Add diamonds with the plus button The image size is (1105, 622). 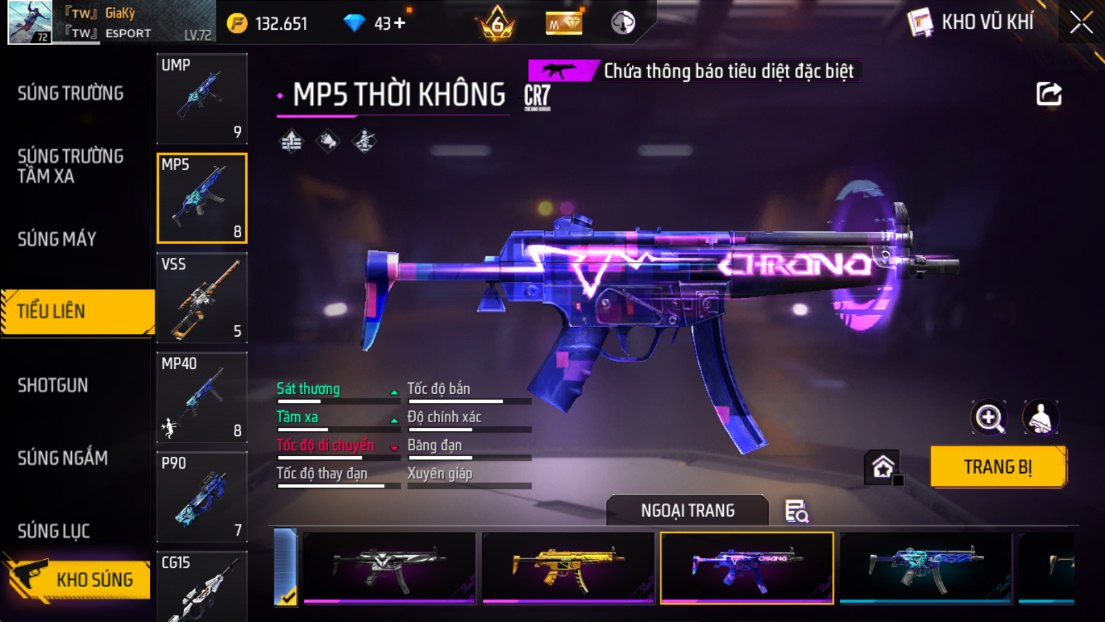click(401, 23)
